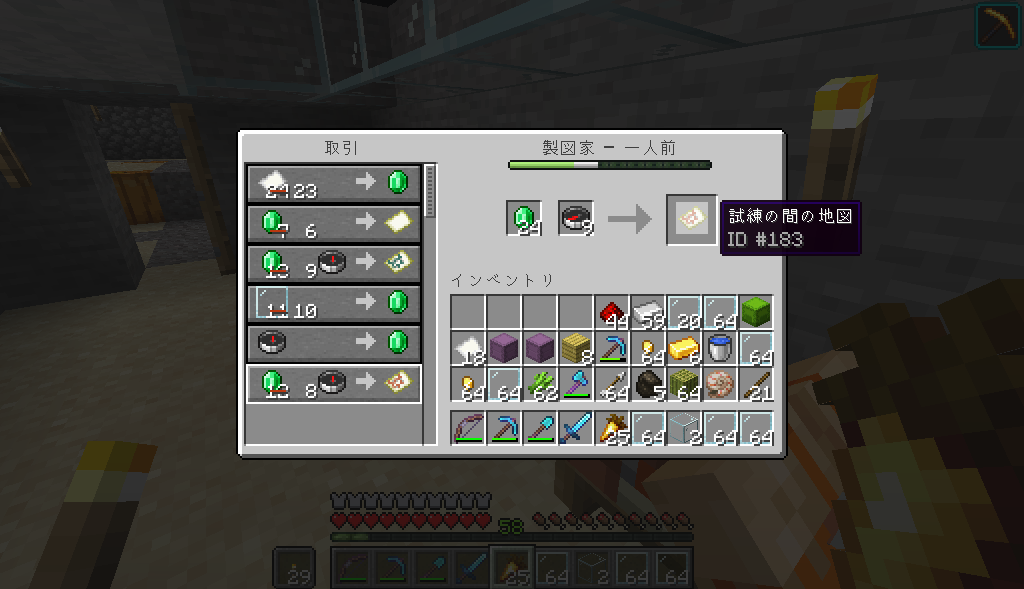Grab the gold ingot stack
1024x589 pixels.
684,349
